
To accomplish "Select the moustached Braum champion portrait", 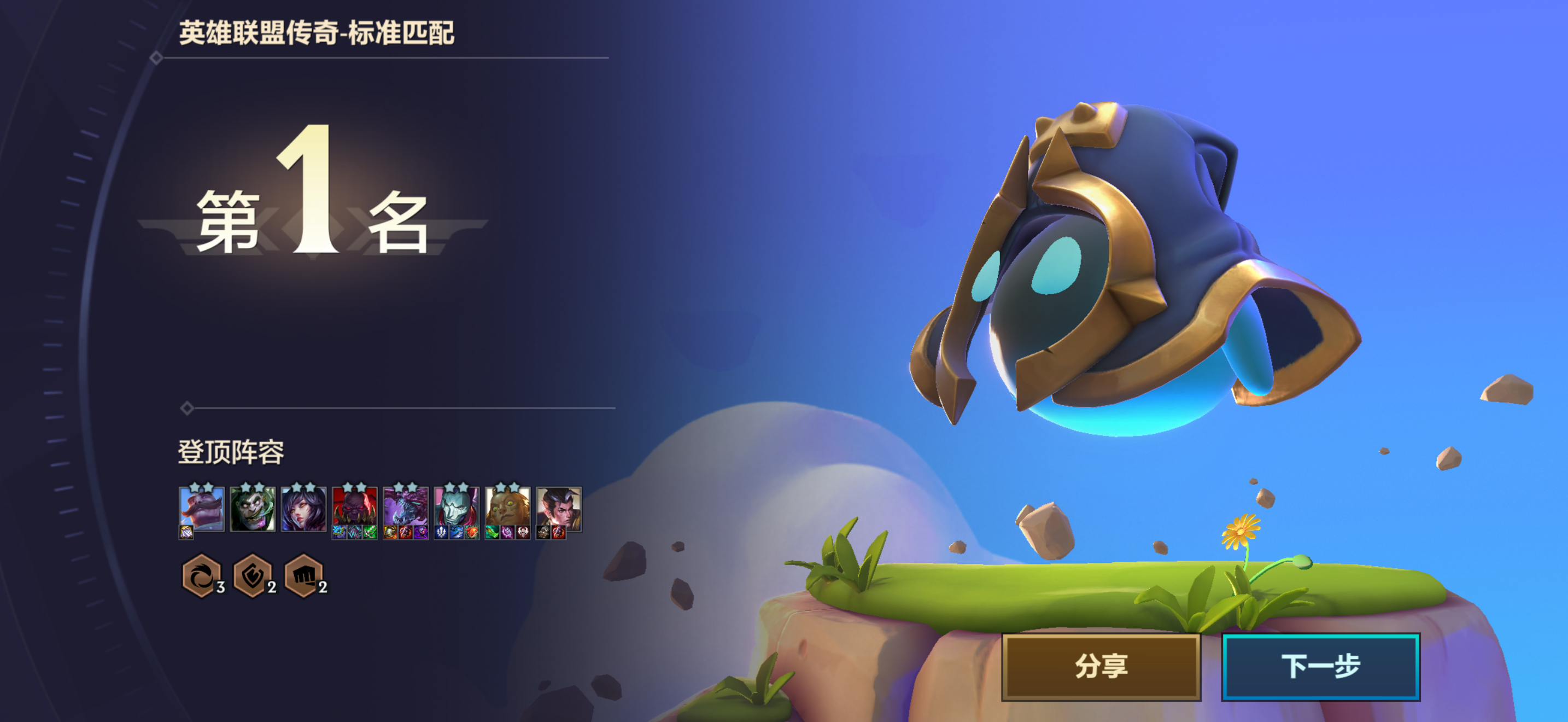I will pyautogui.click(x=202, y=508).
